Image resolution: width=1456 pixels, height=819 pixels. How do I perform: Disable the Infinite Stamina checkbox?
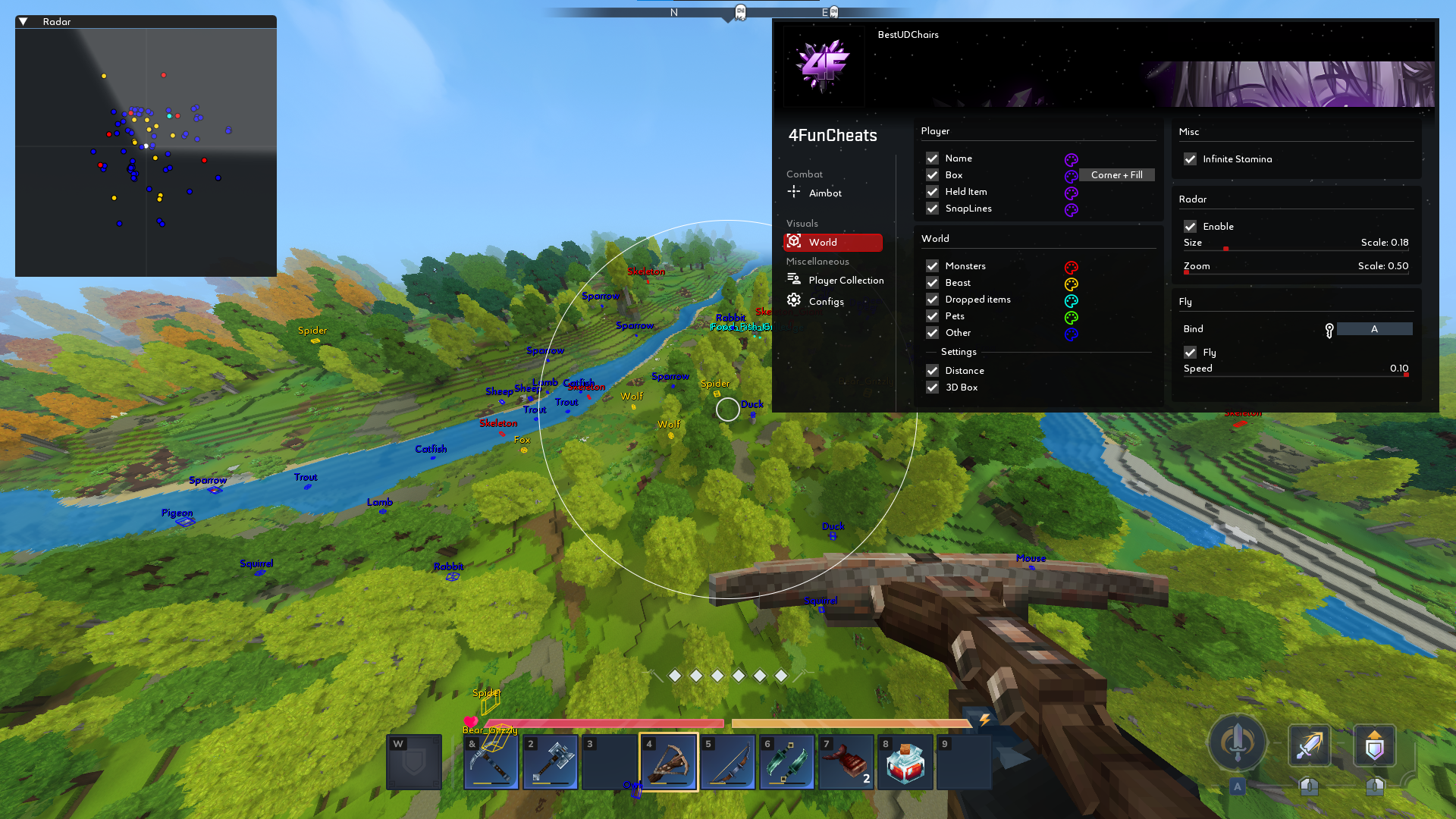point(1191,159)
